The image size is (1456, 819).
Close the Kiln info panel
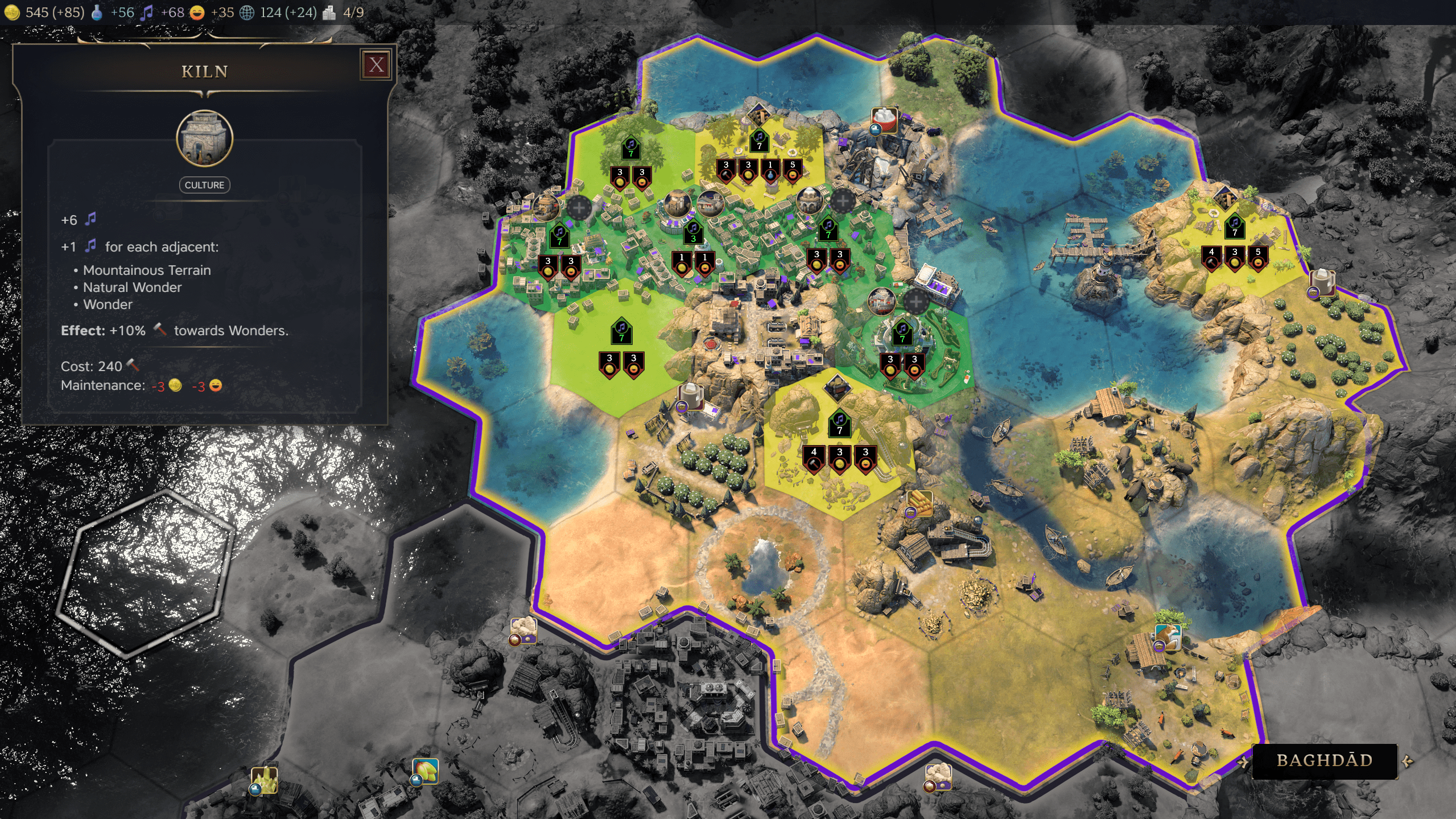click(x=376, y=65)
